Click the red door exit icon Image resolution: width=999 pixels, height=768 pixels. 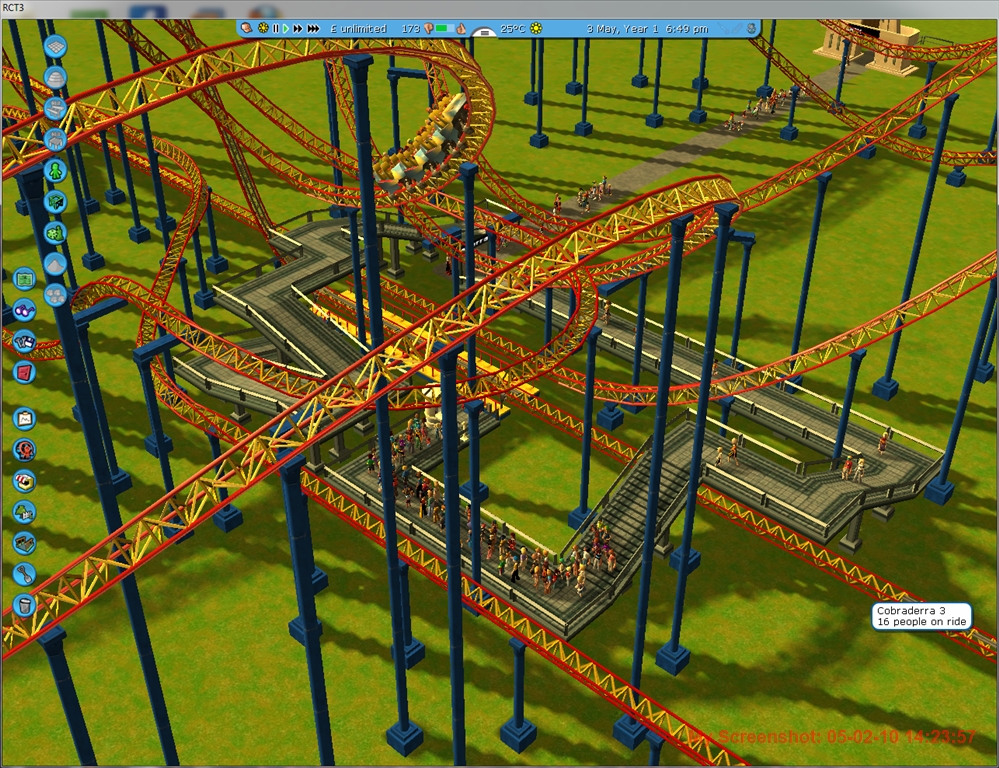coord(25,372)
